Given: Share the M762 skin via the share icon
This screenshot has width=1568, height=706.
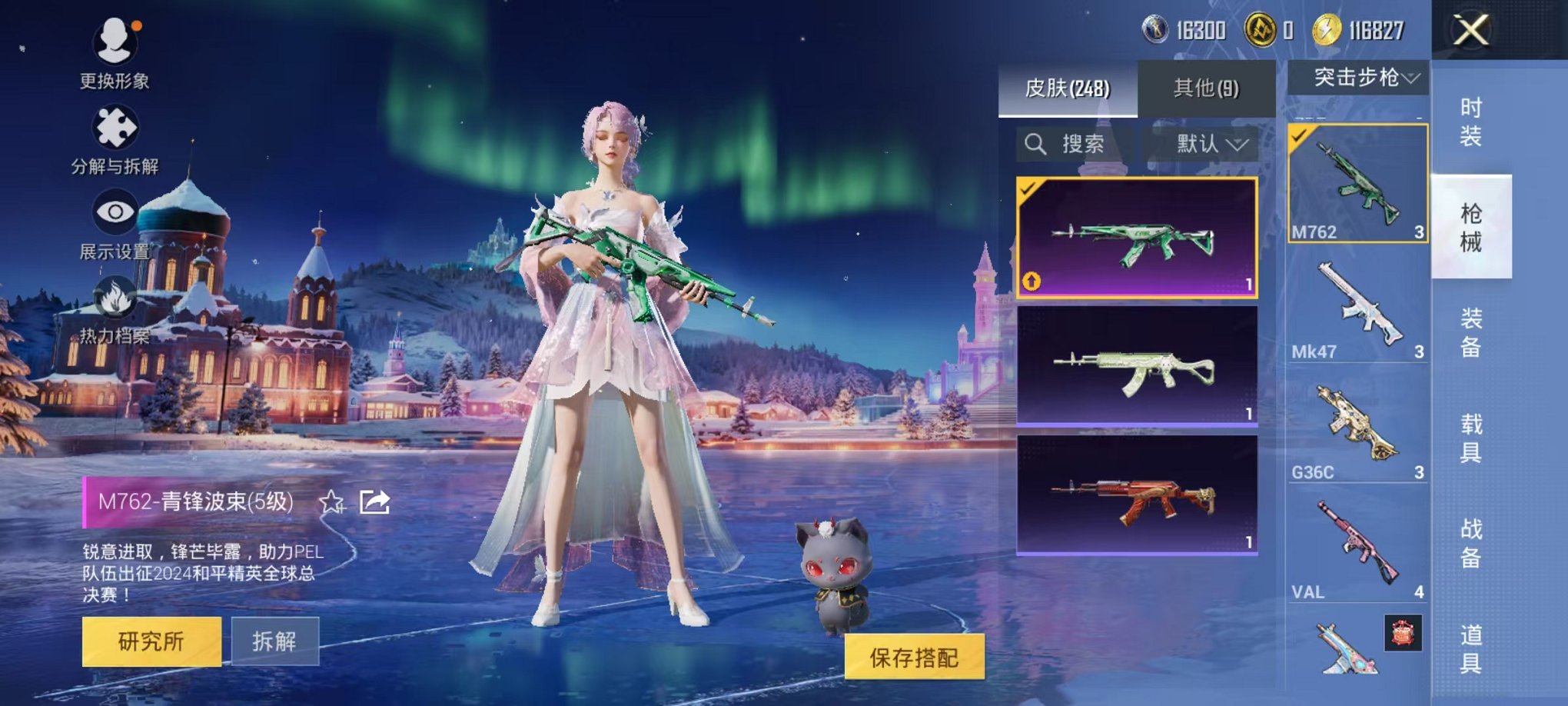Looking at the screenshot, I should pos(374,501).
